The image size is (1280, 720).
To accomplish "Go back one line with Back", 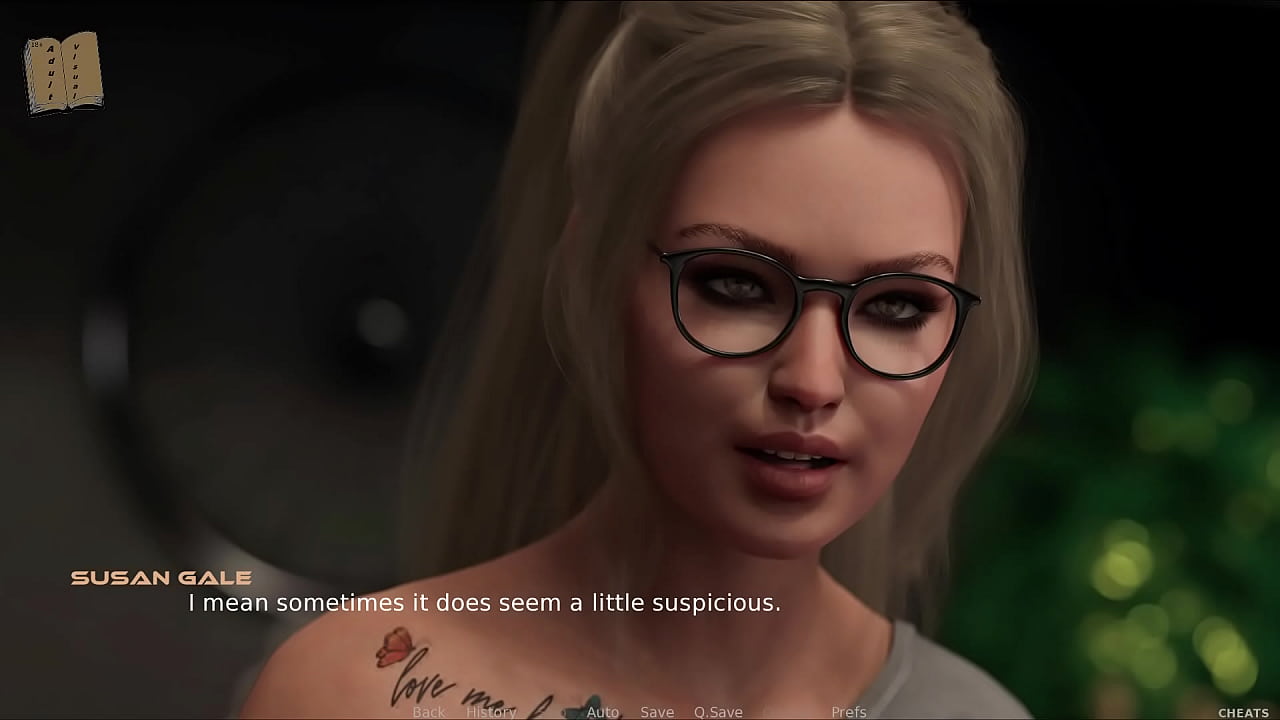I will point(429,712).
